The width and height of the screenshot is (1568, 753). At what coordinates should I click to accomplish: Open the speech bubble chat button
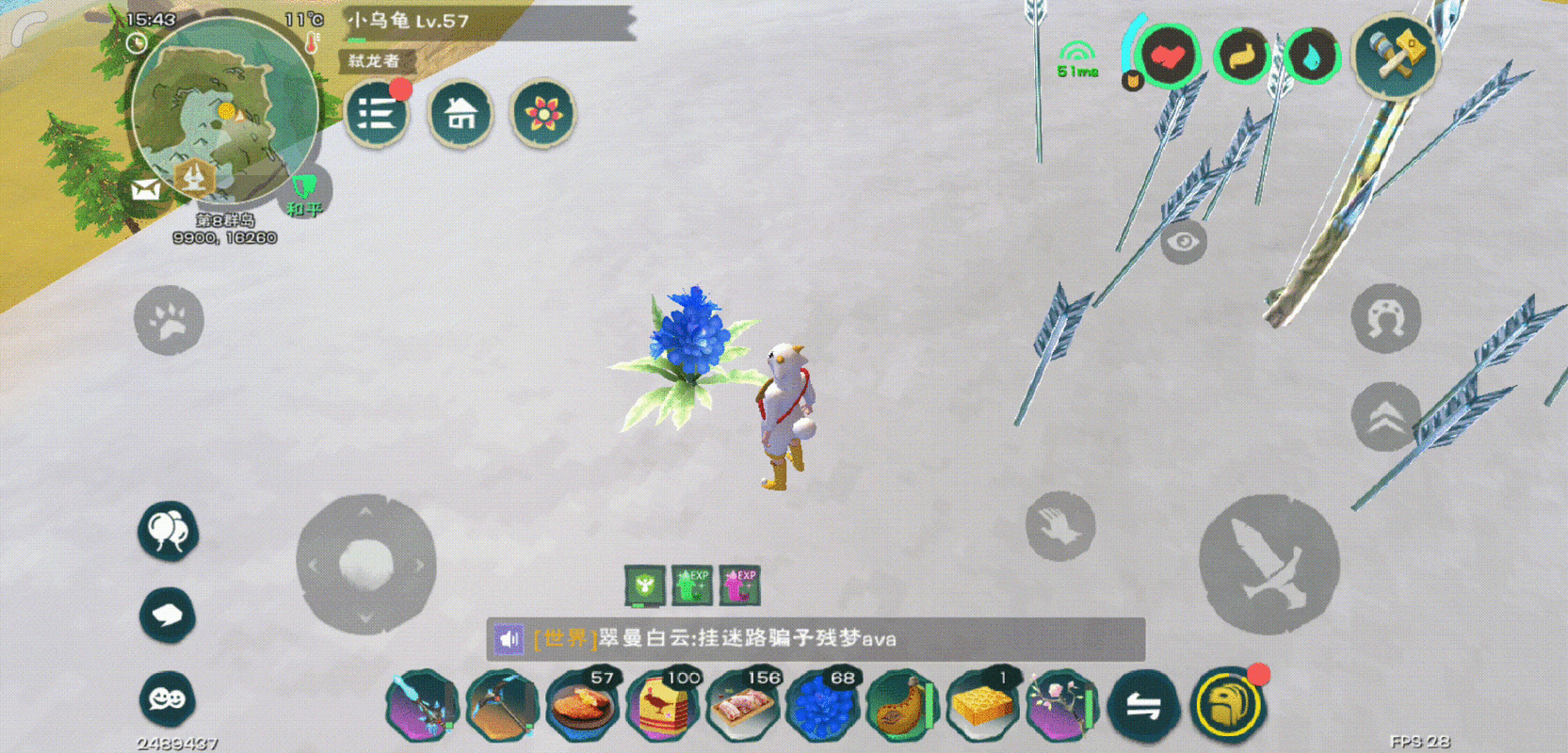[x=168, y=616]
